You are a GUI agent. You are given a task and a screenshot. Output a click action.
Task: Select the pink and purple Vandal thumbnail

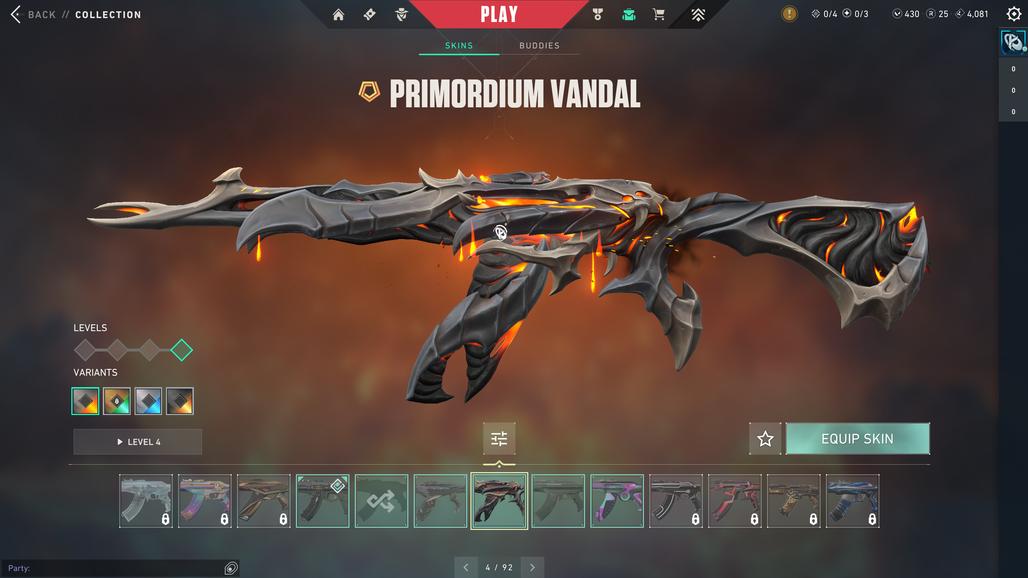(617, 501)
